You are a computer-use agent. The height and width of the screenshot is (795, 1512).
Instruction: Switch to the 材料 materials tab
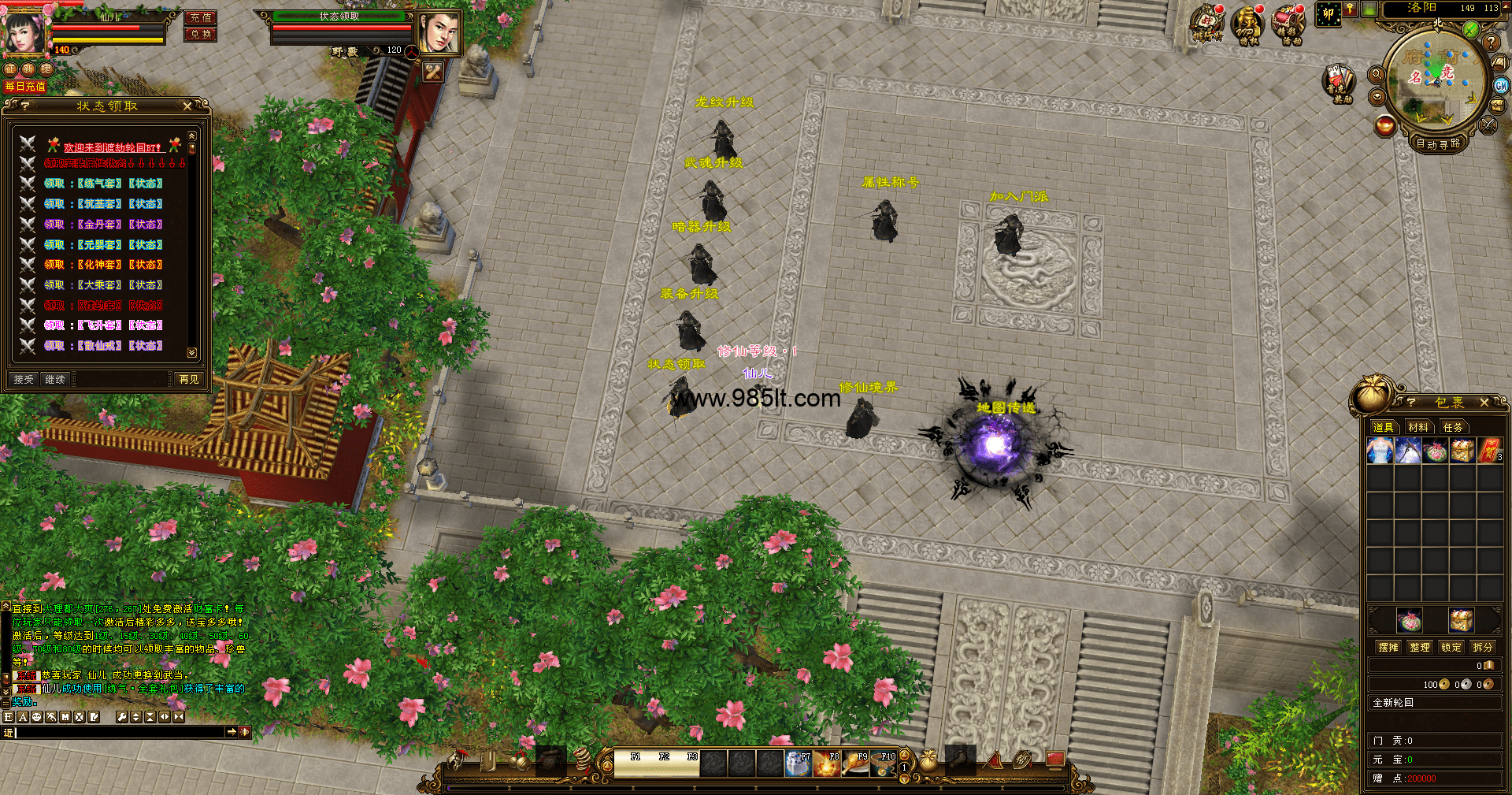click(1418, 427)
